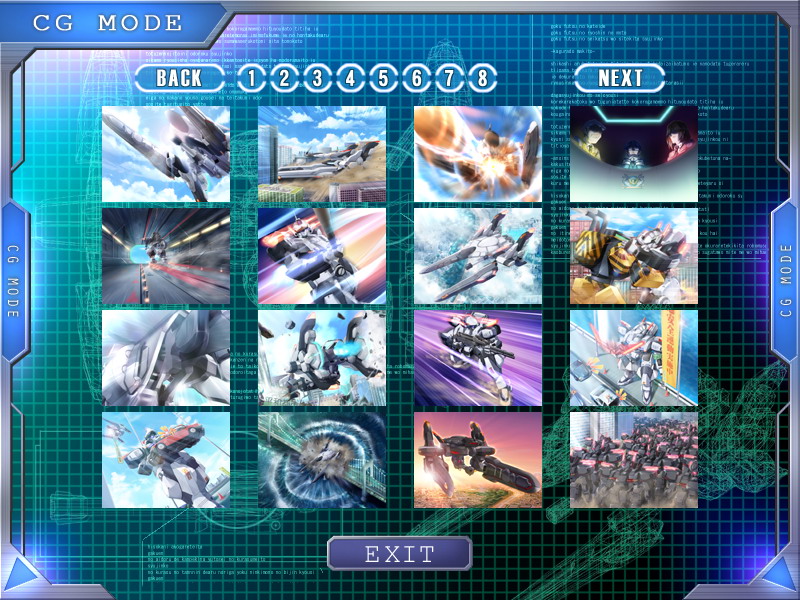Click the BACK button
The image size is (800, 600).
pos(180,77)
